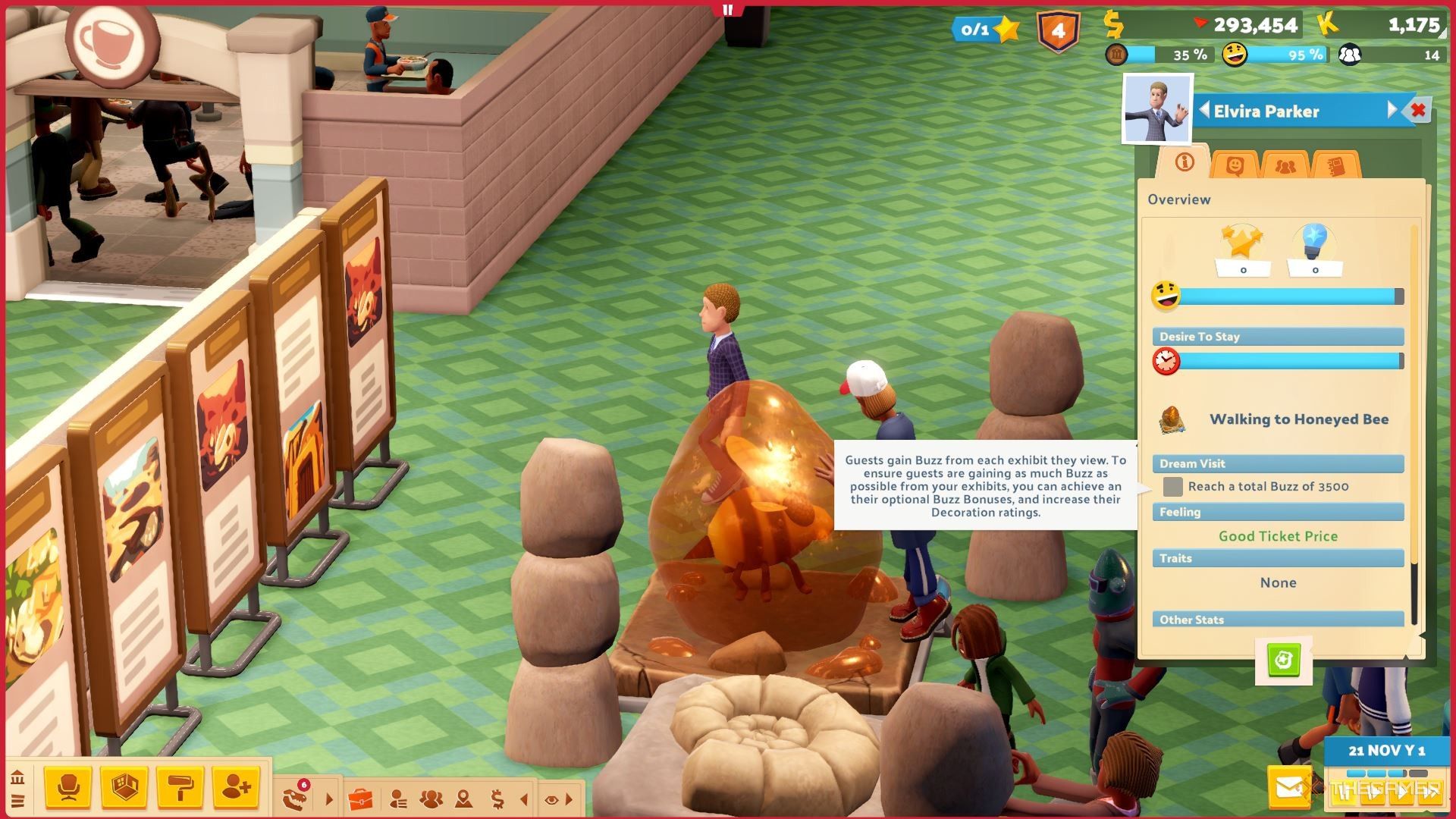Click the green button below the guest panel
Viewport: 1456px width, 819px height.
(x=1283, y=660)
